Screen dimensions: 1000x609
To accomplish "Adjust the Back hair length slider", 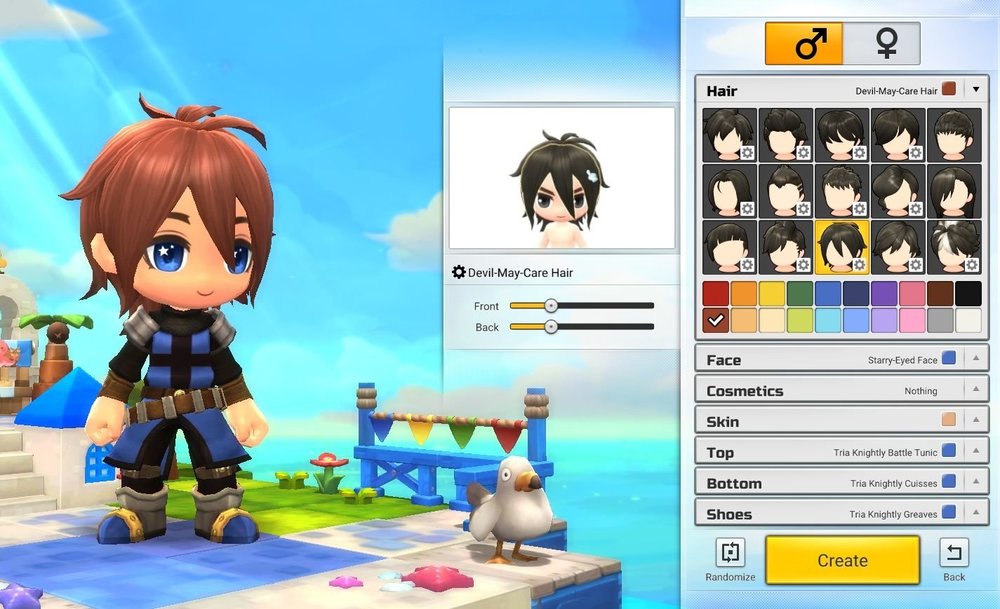I will coord(550,327).
